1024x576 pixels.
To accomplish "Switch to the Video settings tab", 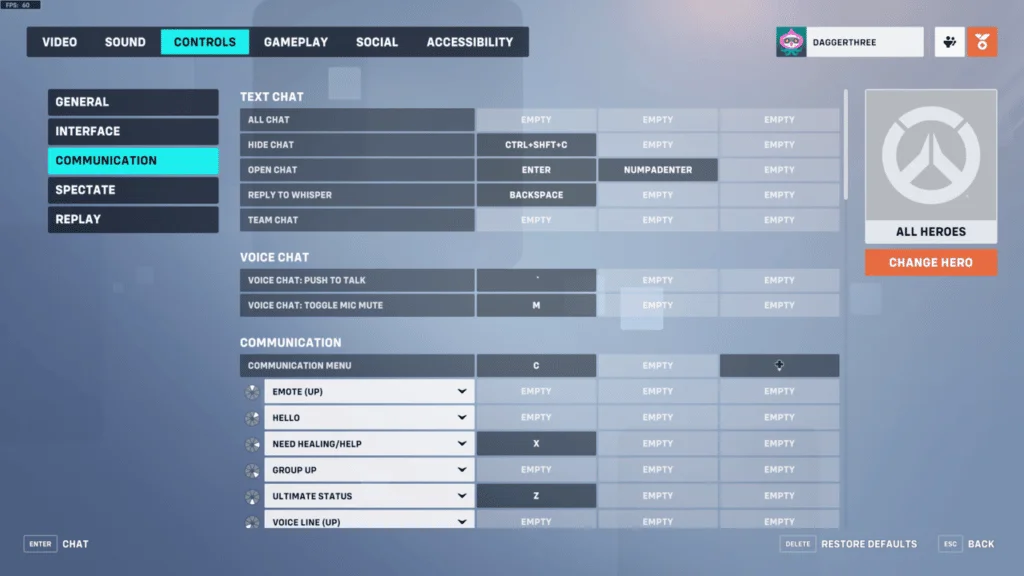I will [59, 42].
